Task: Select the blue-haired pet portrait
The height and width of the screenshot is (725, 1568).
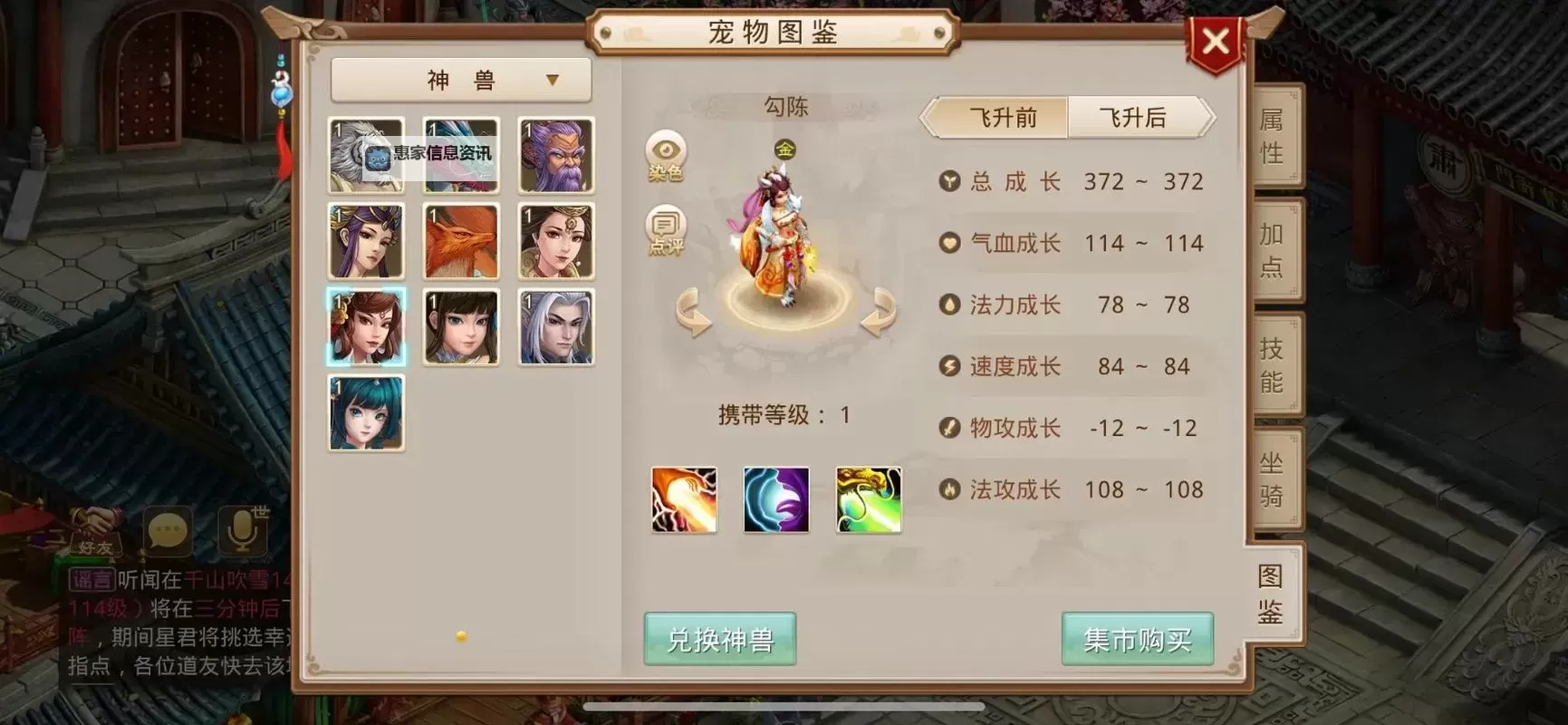Action: [366, 412]
